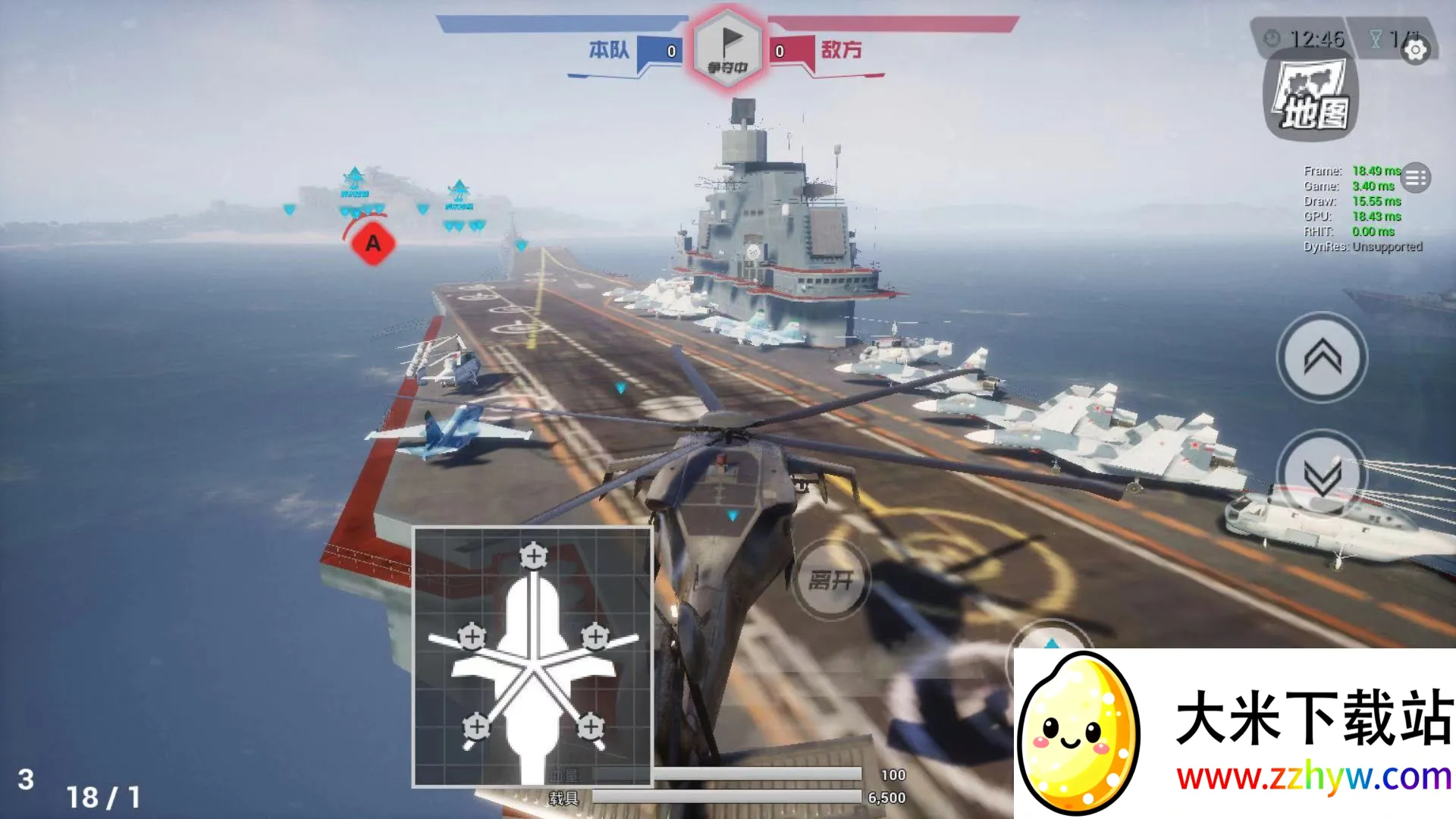
Task: Leave the helicopter with 离开 button
Action: (831, 581)
